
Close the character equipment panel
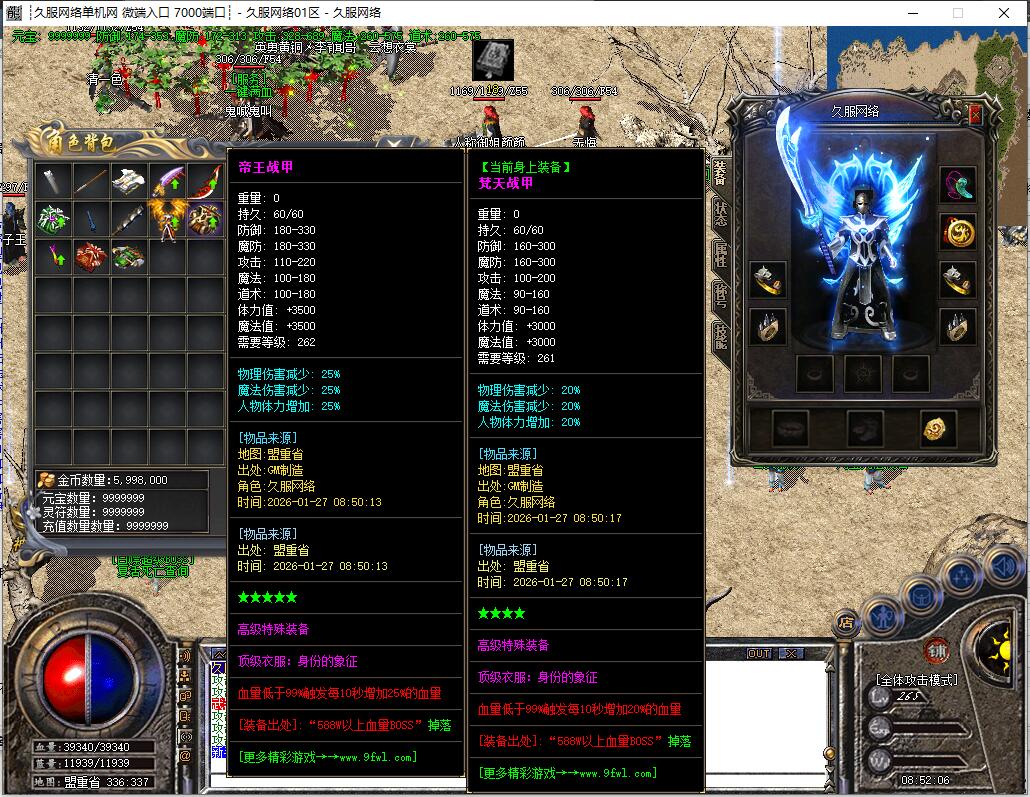pyautogui.click(x=975, y=114)
